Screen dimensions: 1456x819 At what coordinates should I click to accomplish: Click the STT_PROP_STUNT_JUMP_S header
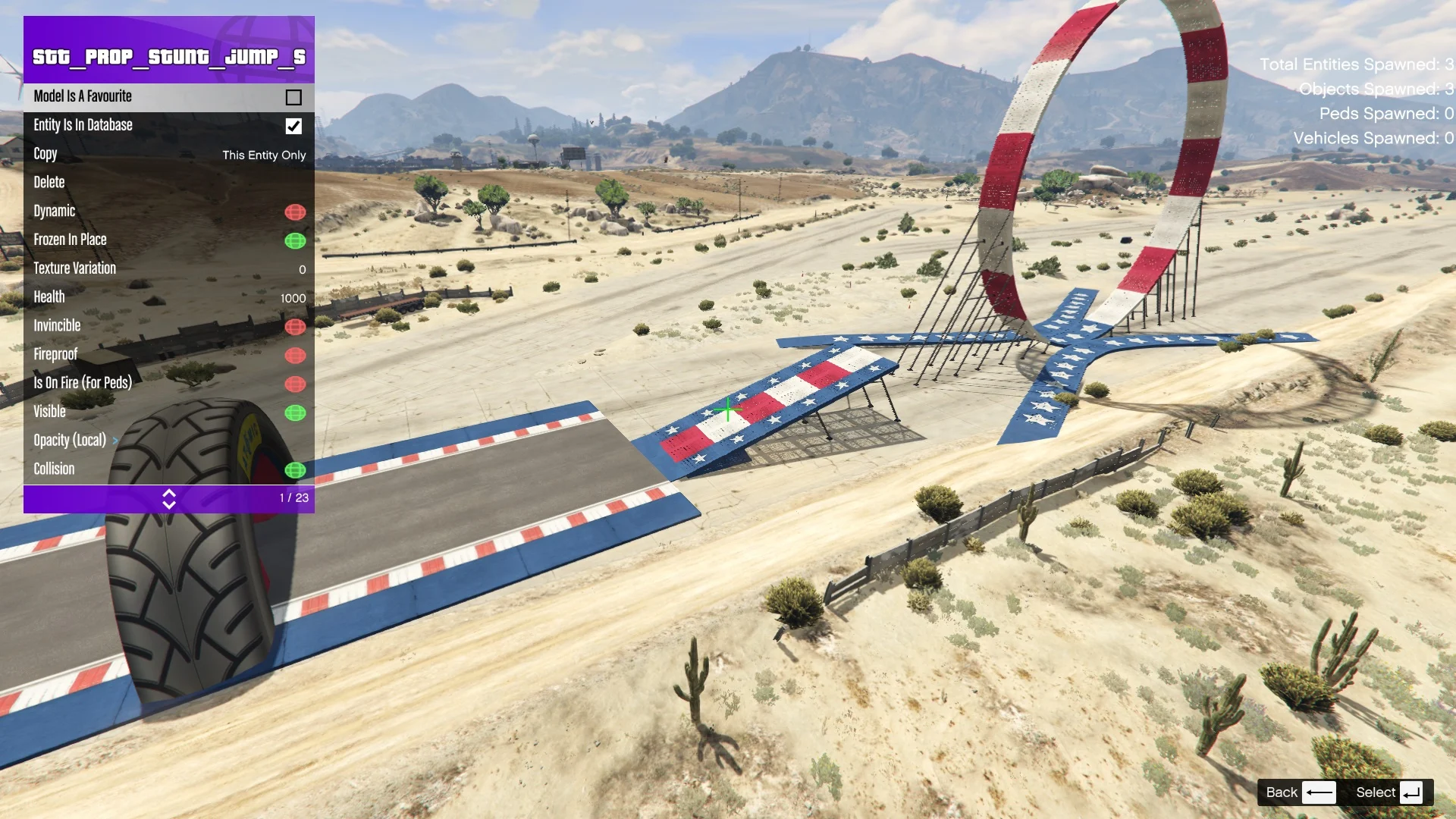[x=168, y=55]
